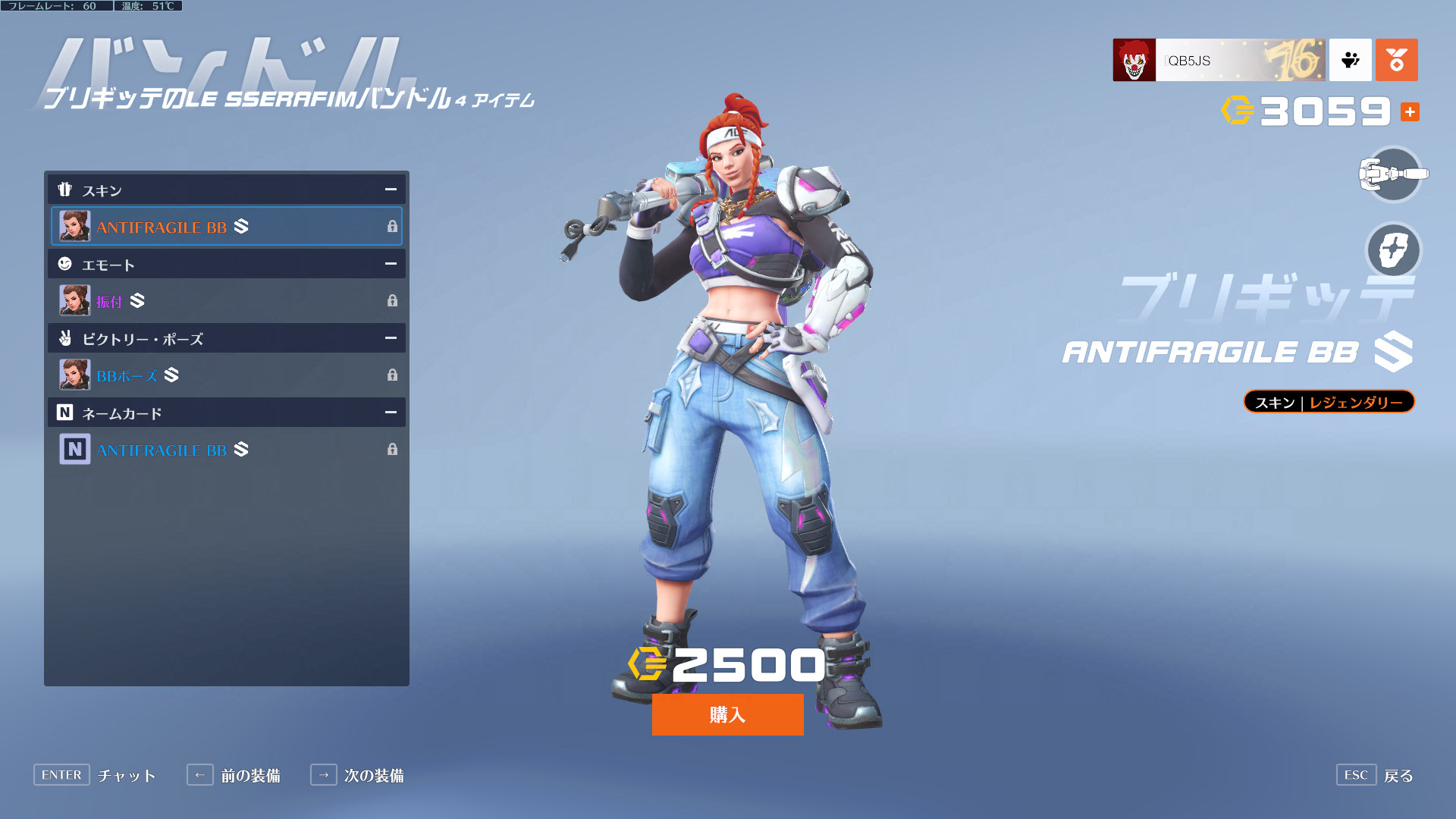Collapse the スキン category header
The width and height of the screenshot is (1456, 819).
pos(391,190)
